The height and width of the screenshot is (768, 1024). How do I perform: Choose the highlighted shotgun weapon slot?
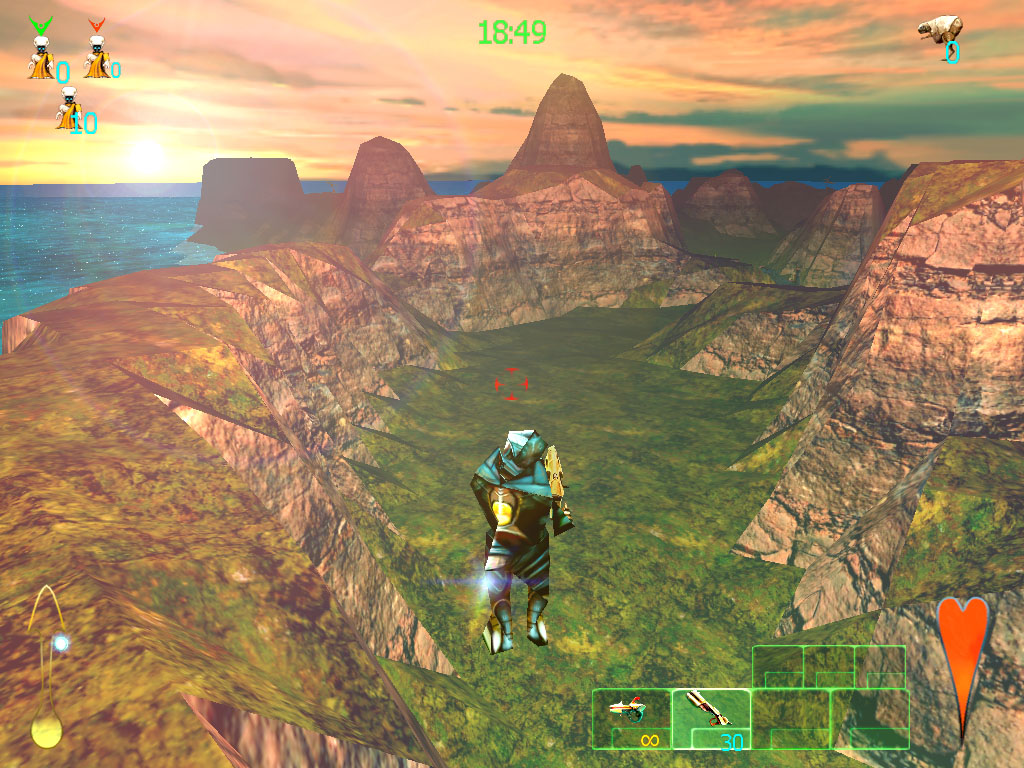pyautogui.click(x=711, y=718)
